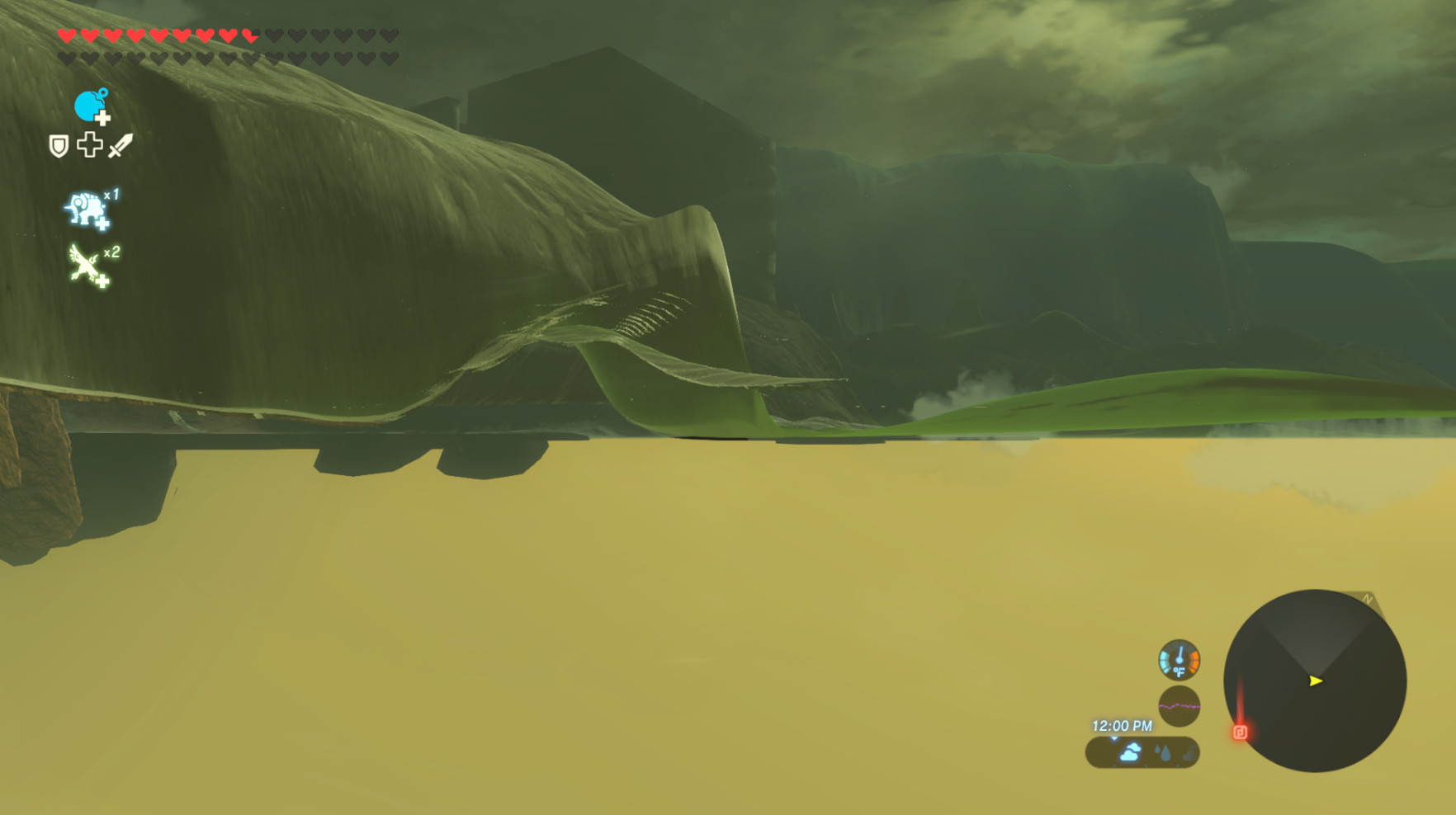
Task: Click the noise level indicator circle
Action: (1179, 707)
